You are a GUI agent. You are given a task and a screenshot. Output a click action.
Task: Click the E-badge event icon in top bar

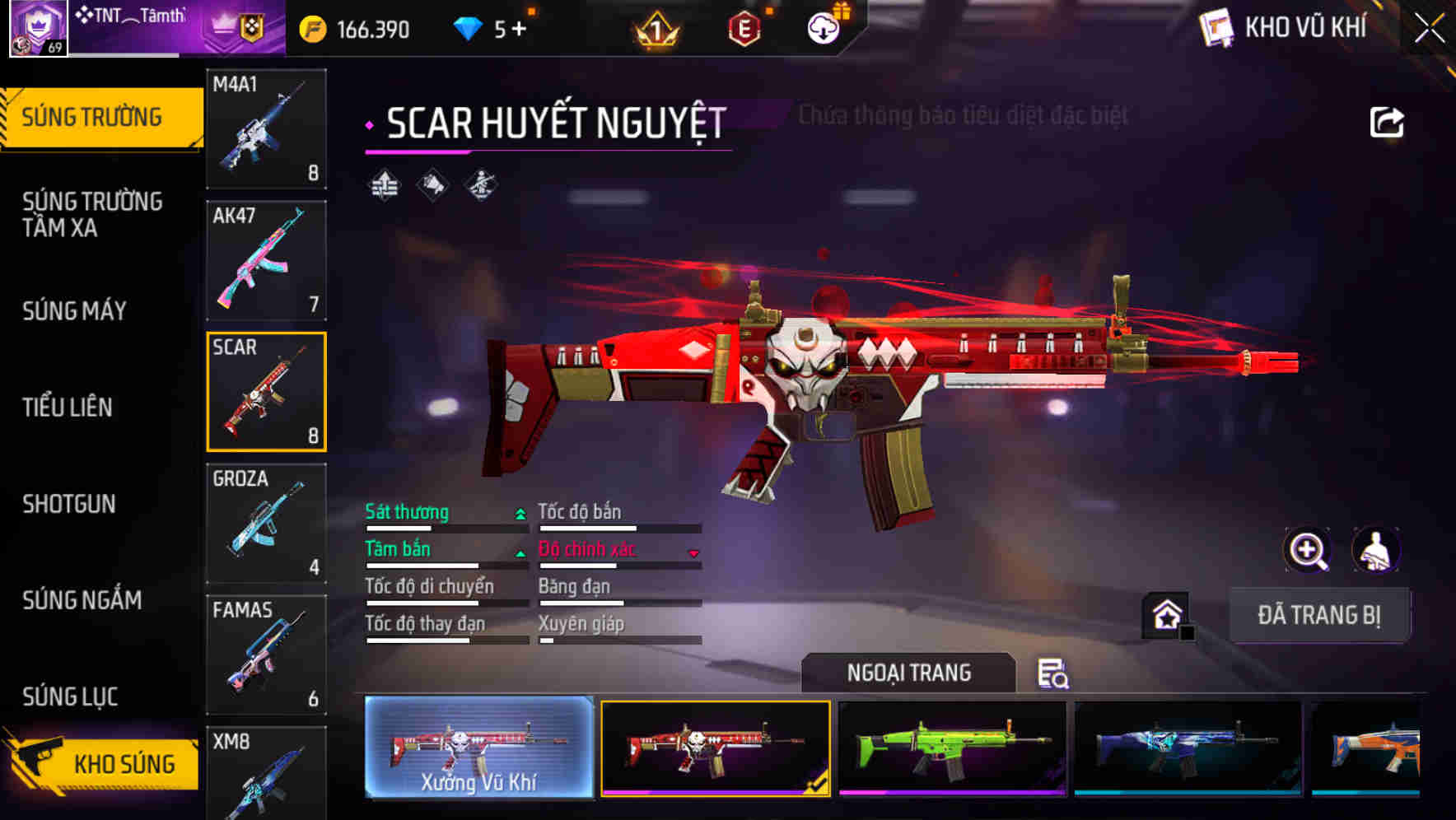coord(744,26)
